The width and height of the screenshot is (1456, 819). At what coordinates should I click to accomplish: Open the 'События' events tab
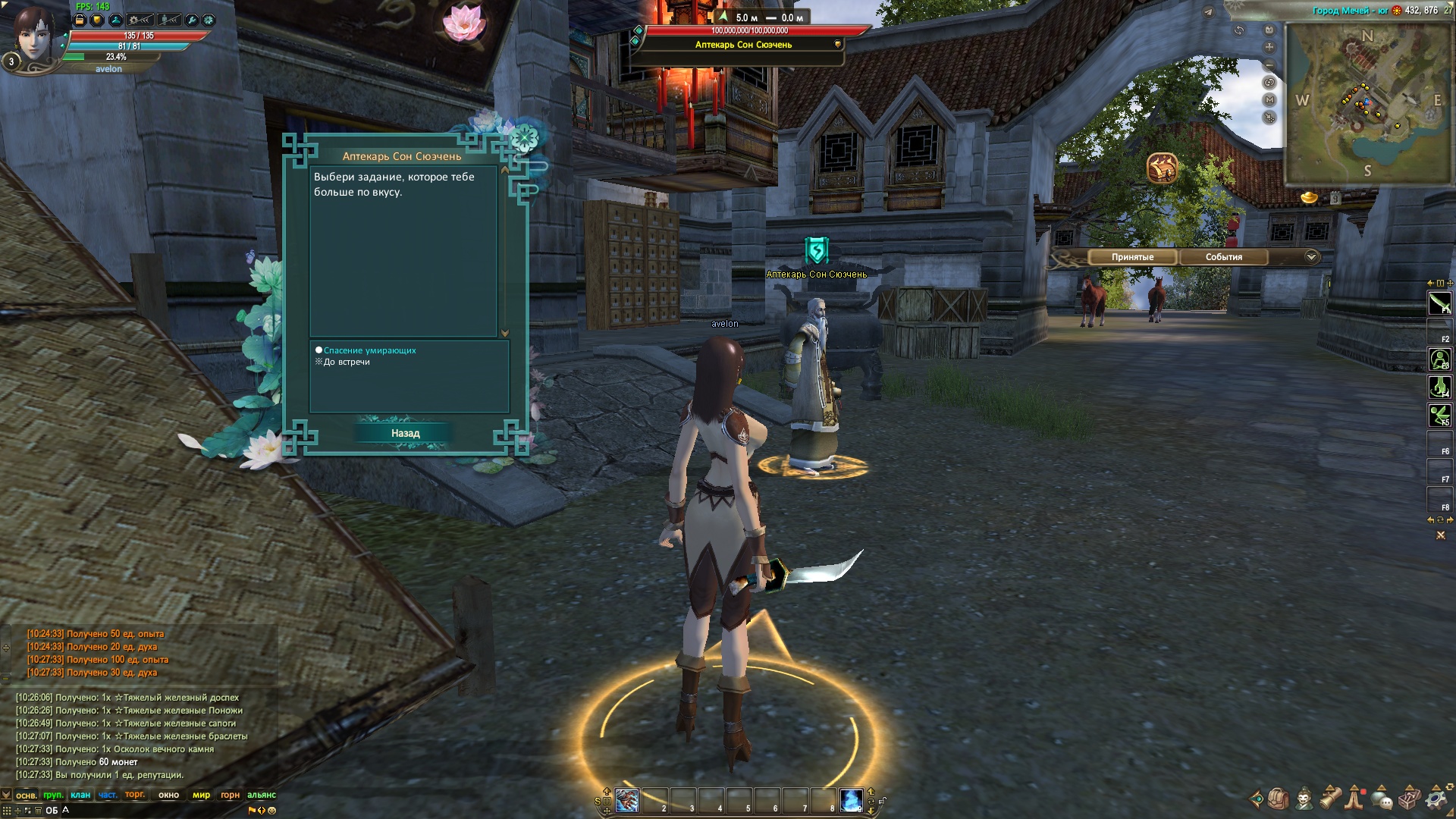(x=1223, y=257)
